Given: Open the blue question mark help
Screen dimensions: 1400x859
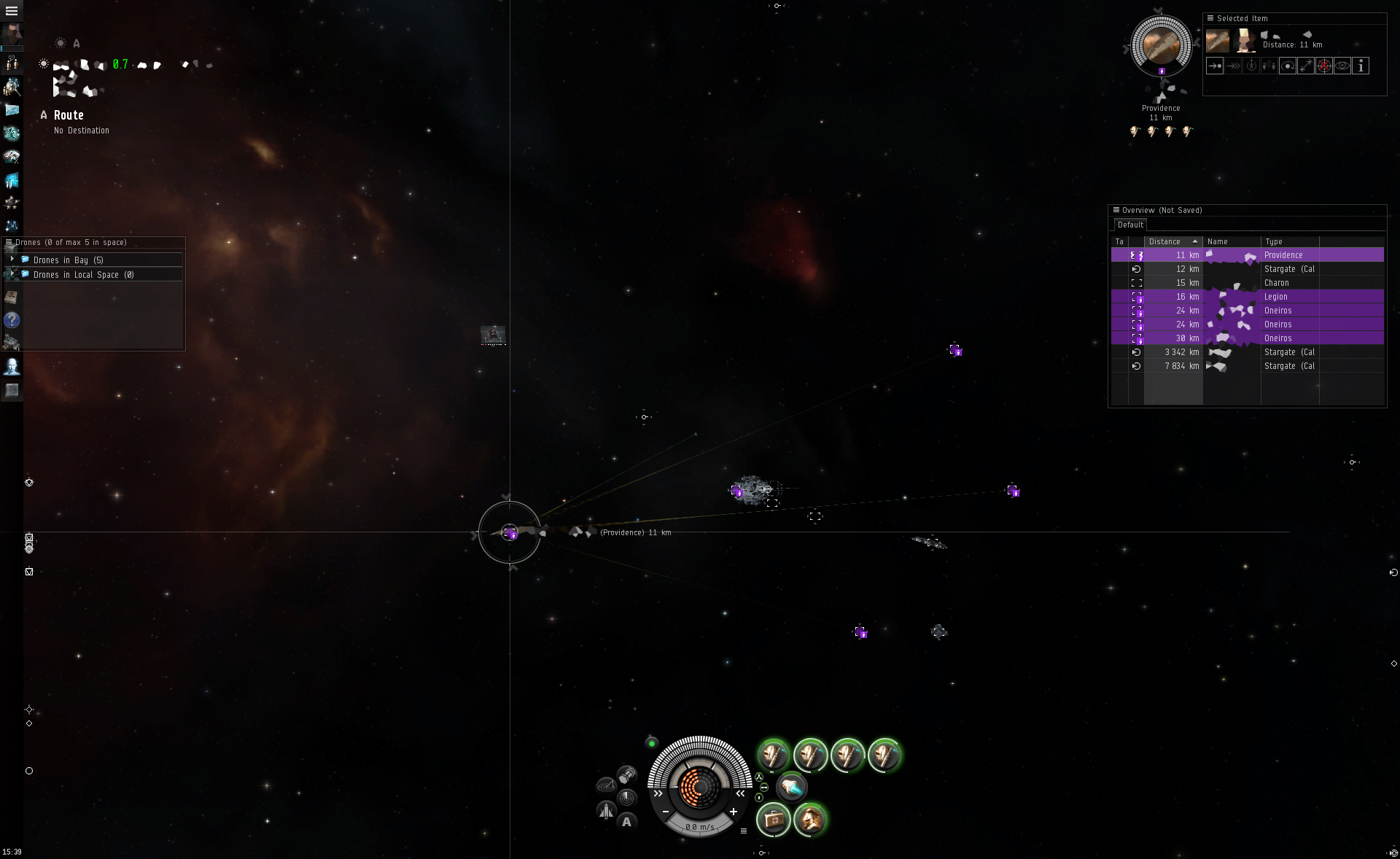Looking at the screenshot, I should [12, 320].
